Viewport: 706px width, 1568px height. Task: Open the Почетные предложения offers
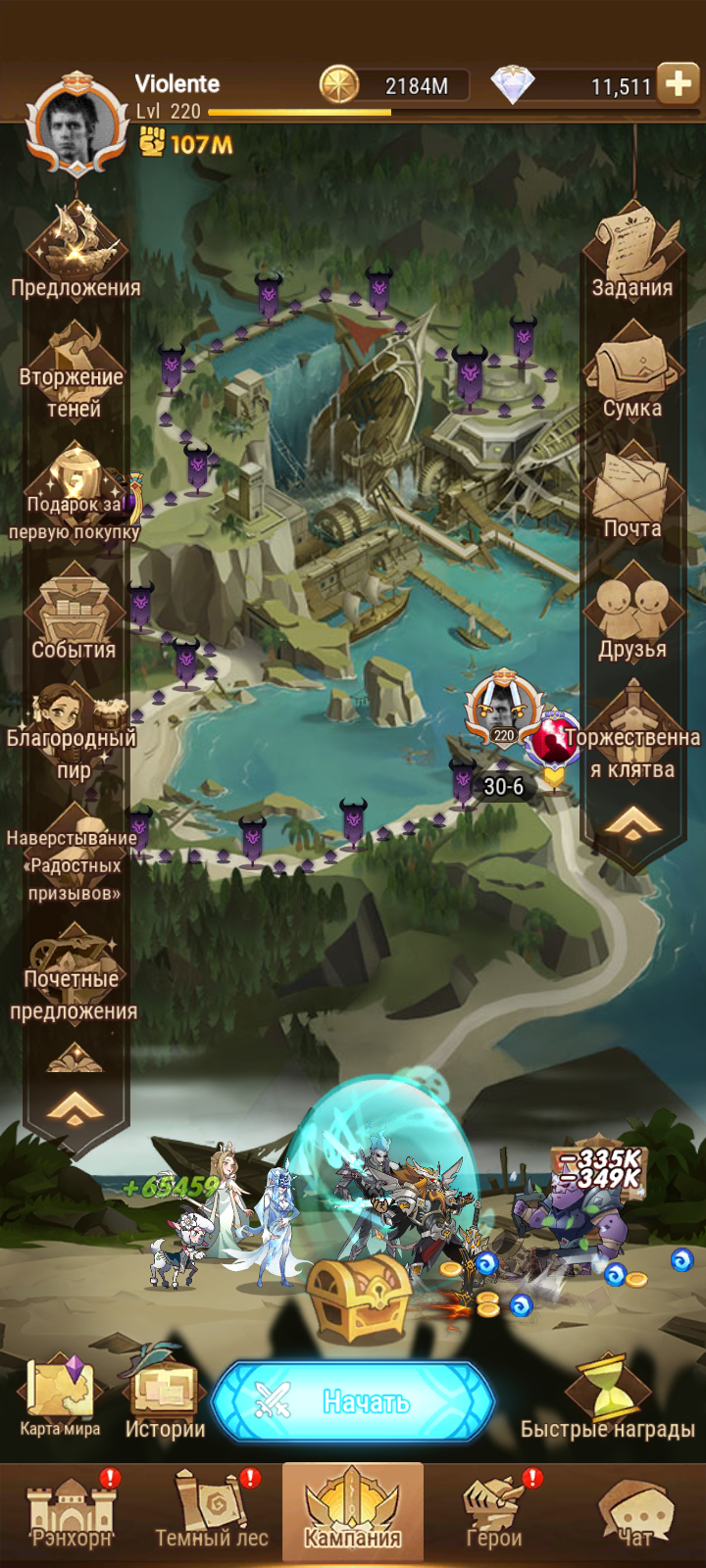(x=75, y=975)
